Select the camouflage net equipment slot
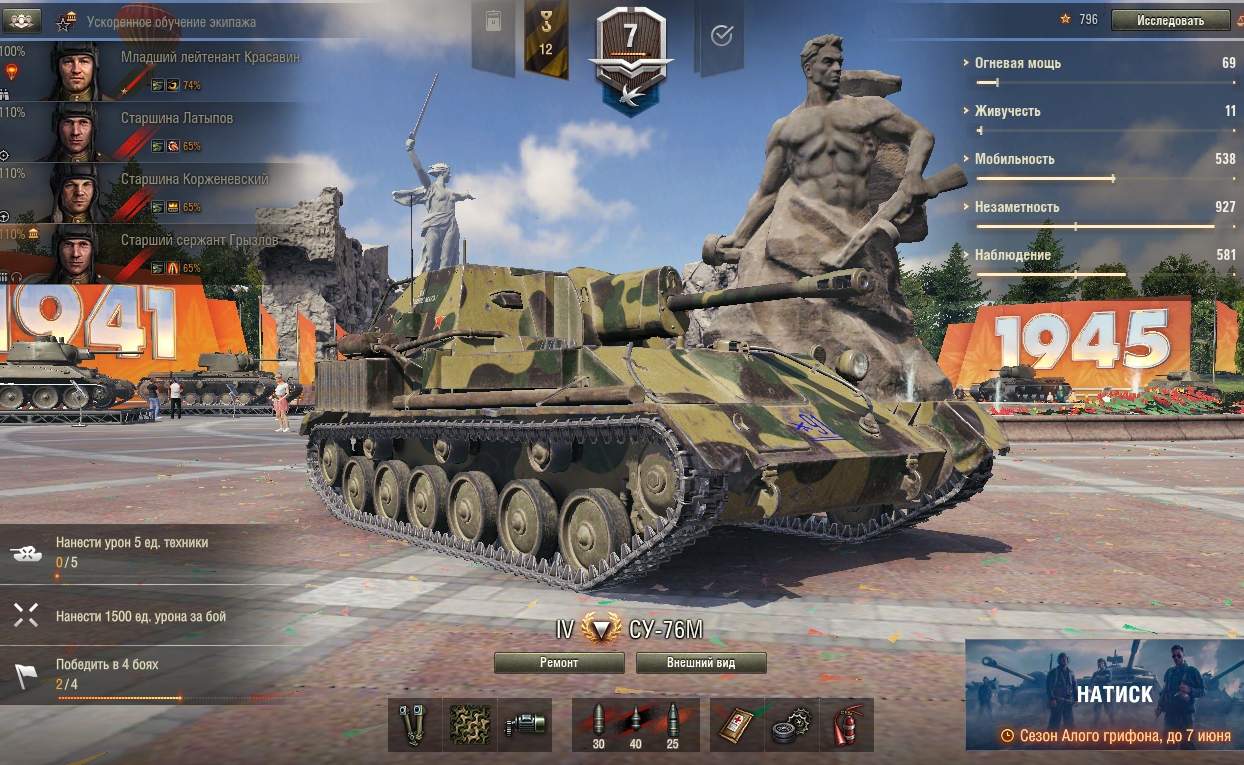The width and height of the screenshot is (1244, 765). coord(470,724)
